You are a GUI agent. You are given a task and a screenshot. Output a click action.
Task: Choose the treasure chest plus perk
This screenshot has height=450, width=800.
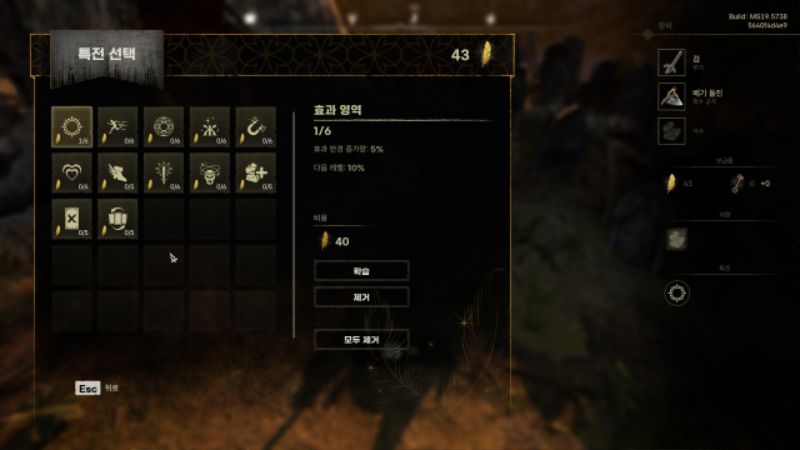pos(256,172)
